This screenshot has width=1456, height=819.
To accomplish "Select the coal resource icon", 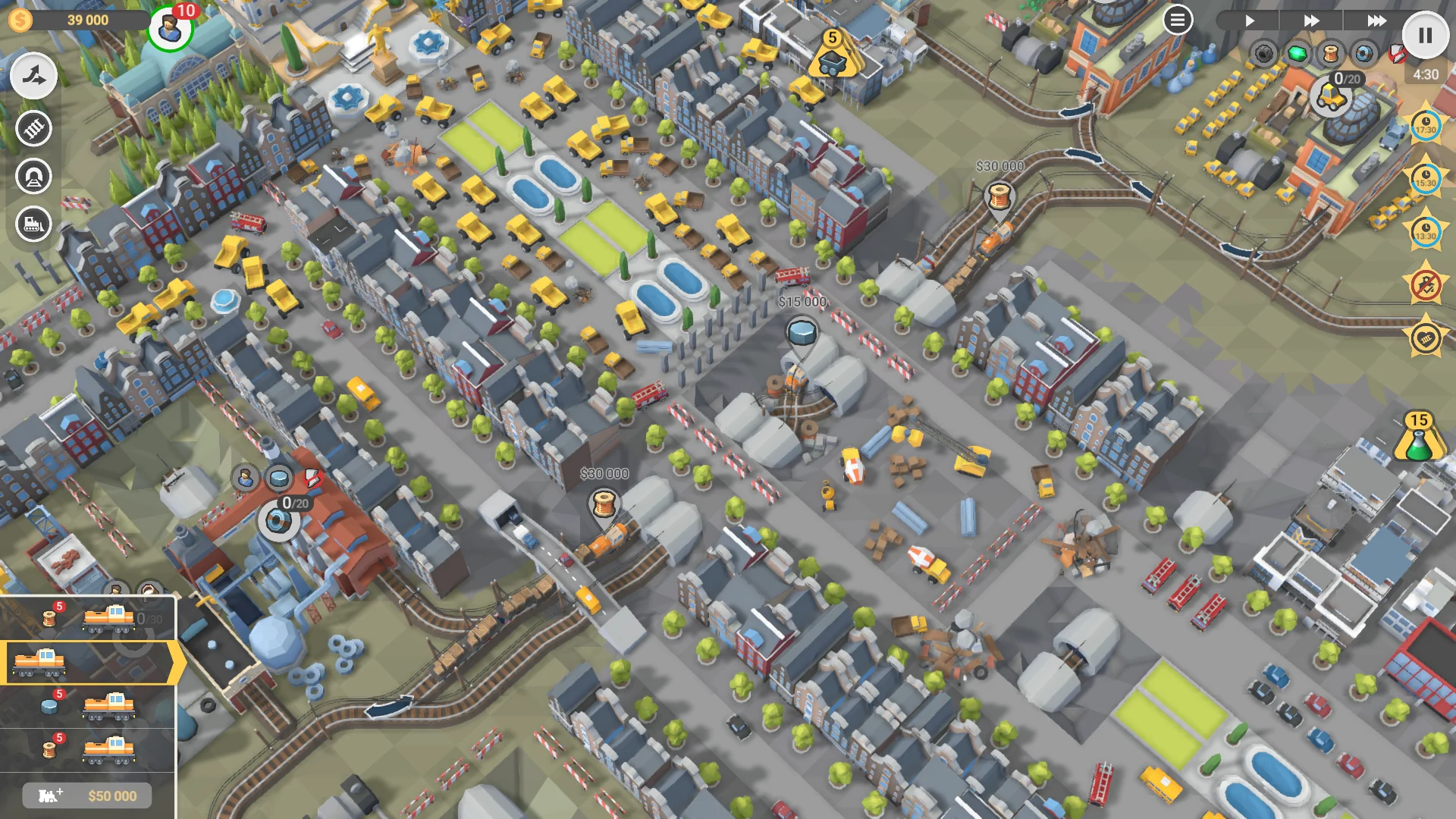I will (x=1263, y=53).
